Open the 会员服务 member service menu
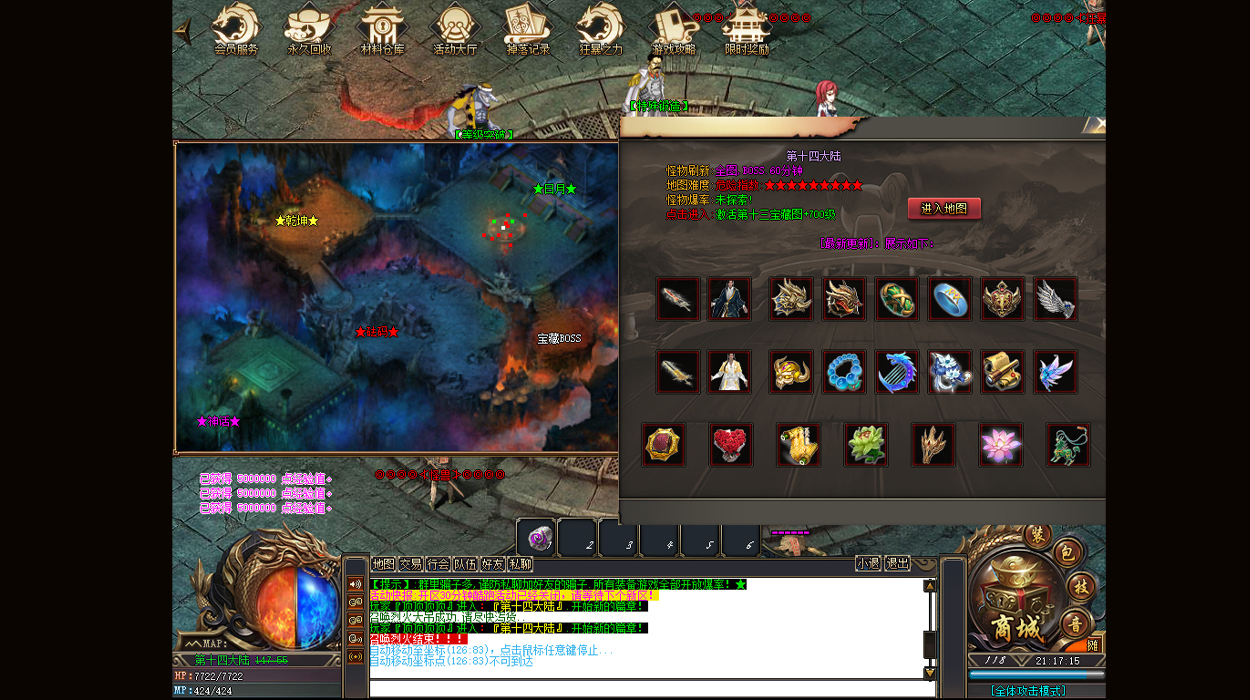Screen dimensions: 1250x700 236,28
